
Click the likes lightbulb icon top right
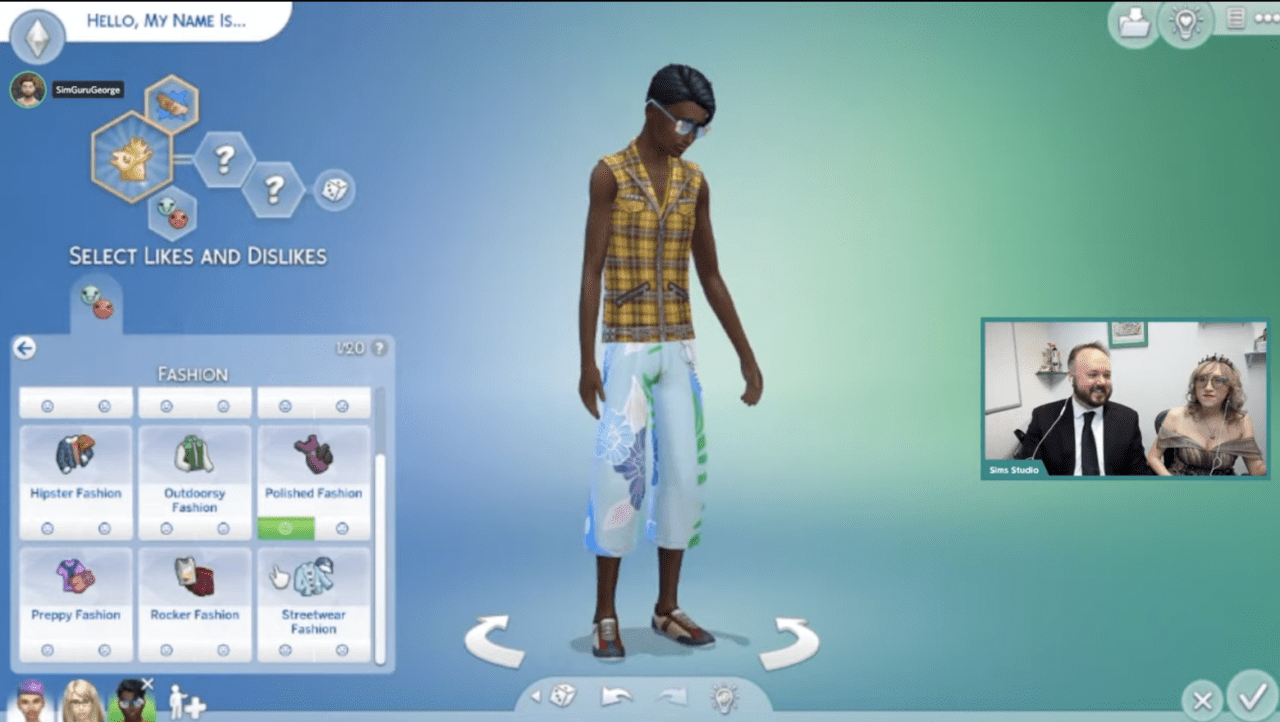[x=1186, y=23]
